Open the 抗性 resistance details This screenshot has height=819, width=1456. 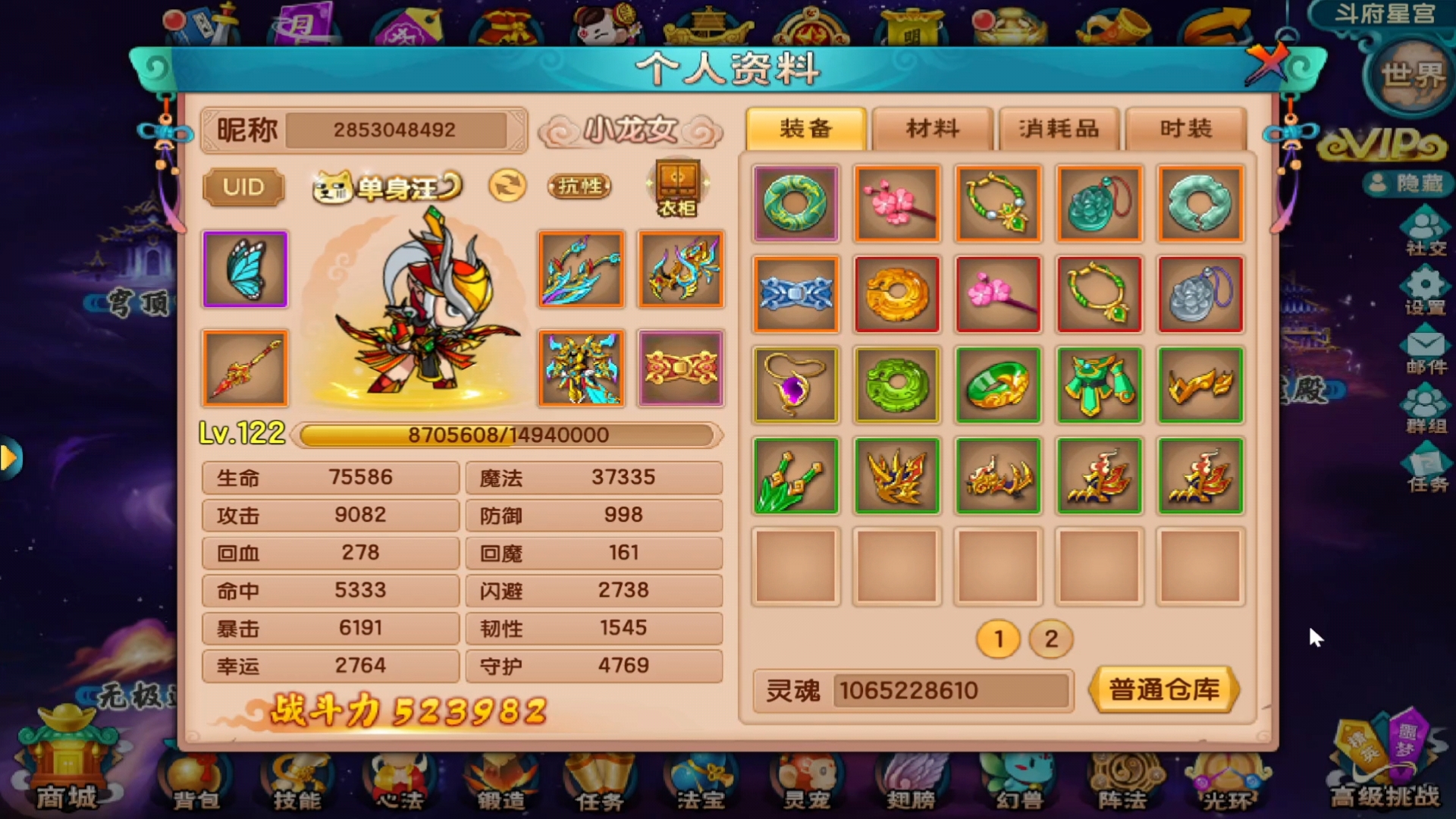pyautogui.click(x=579, y=187)
